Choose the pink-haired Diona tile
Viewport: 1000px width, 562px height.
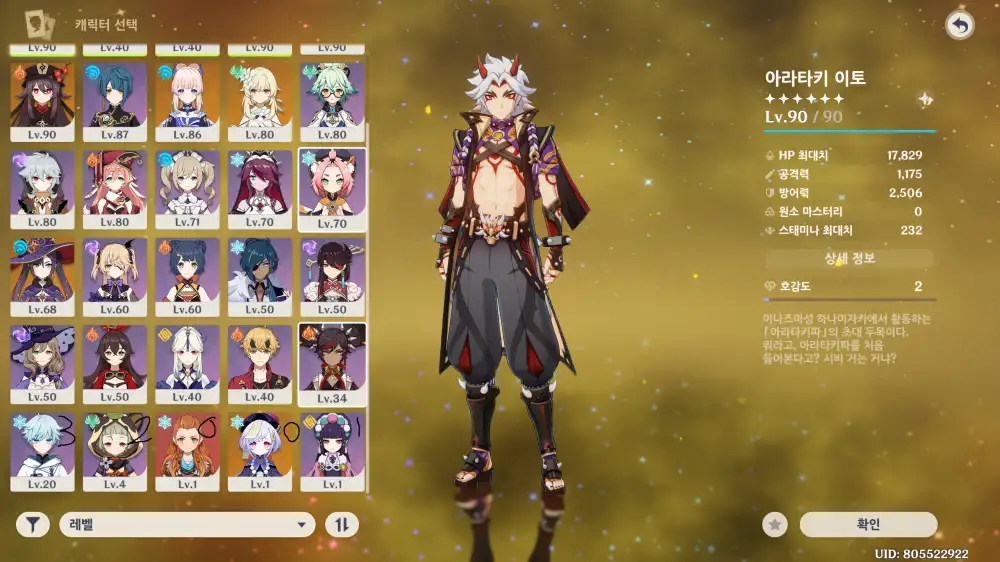(332, 189)
